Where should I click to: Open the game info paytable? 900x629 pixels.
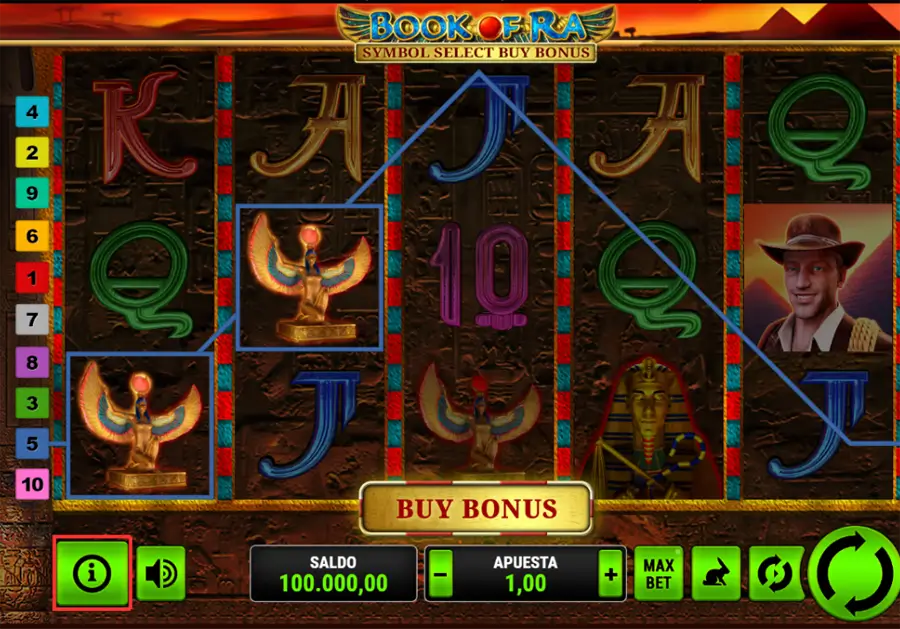[x=93, y=573]
